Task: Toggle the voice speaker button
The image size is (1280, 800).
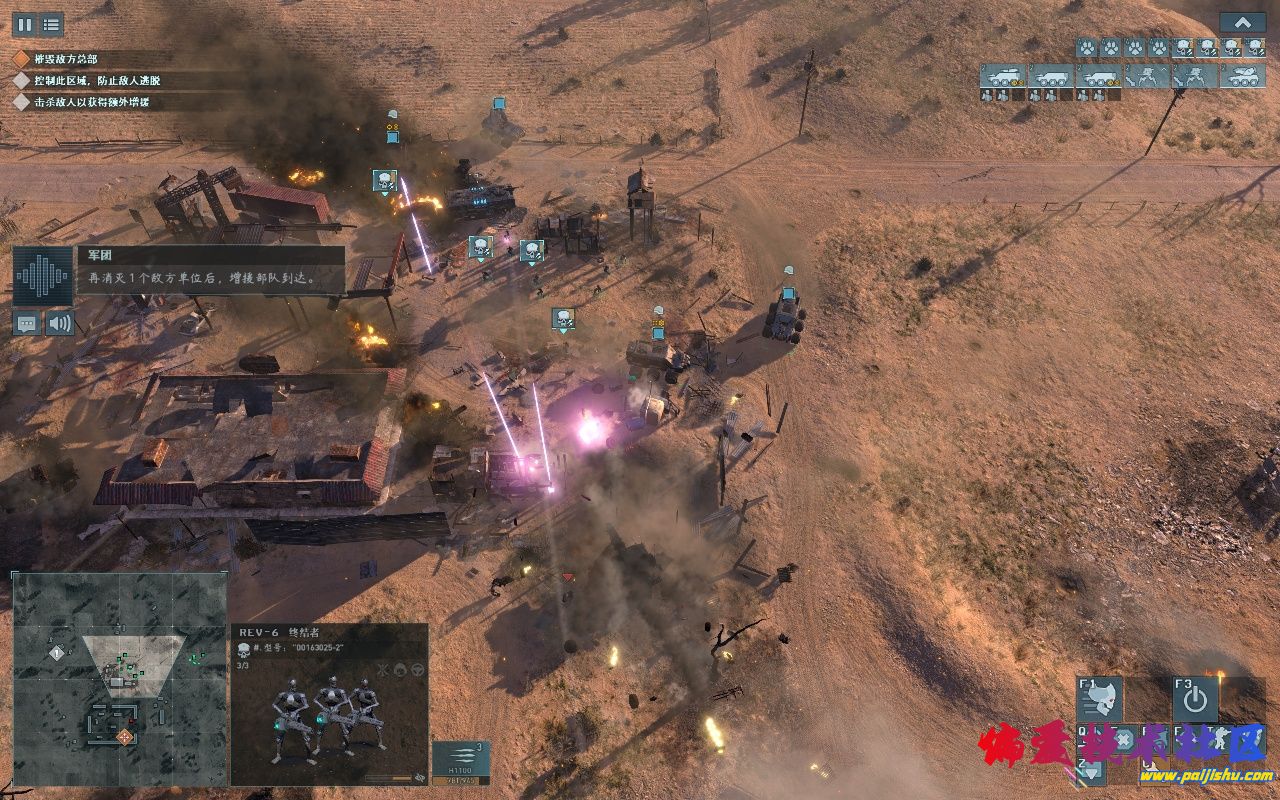Action: pos(60,323)
